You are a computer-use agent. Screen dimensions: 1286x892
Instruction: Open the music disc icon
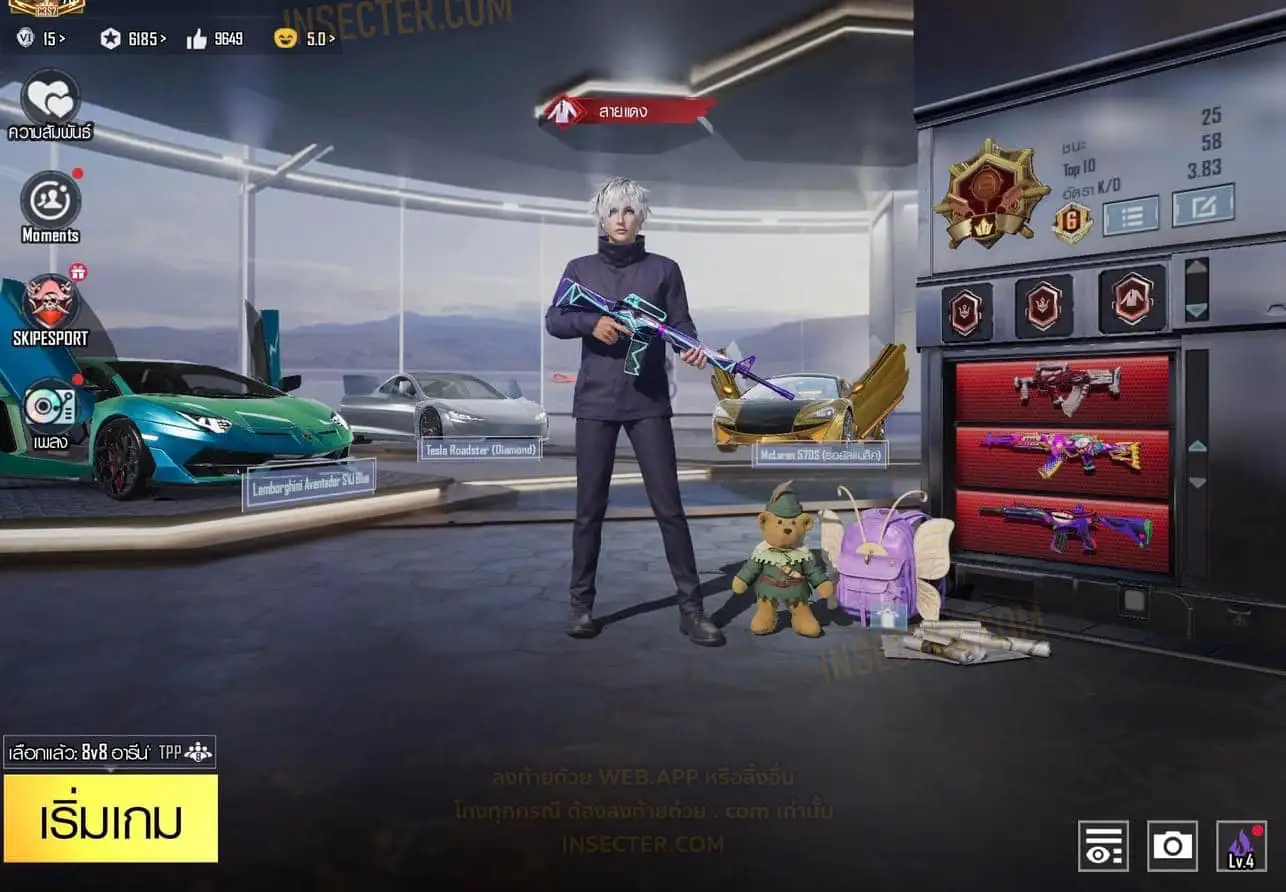point(50,407)
